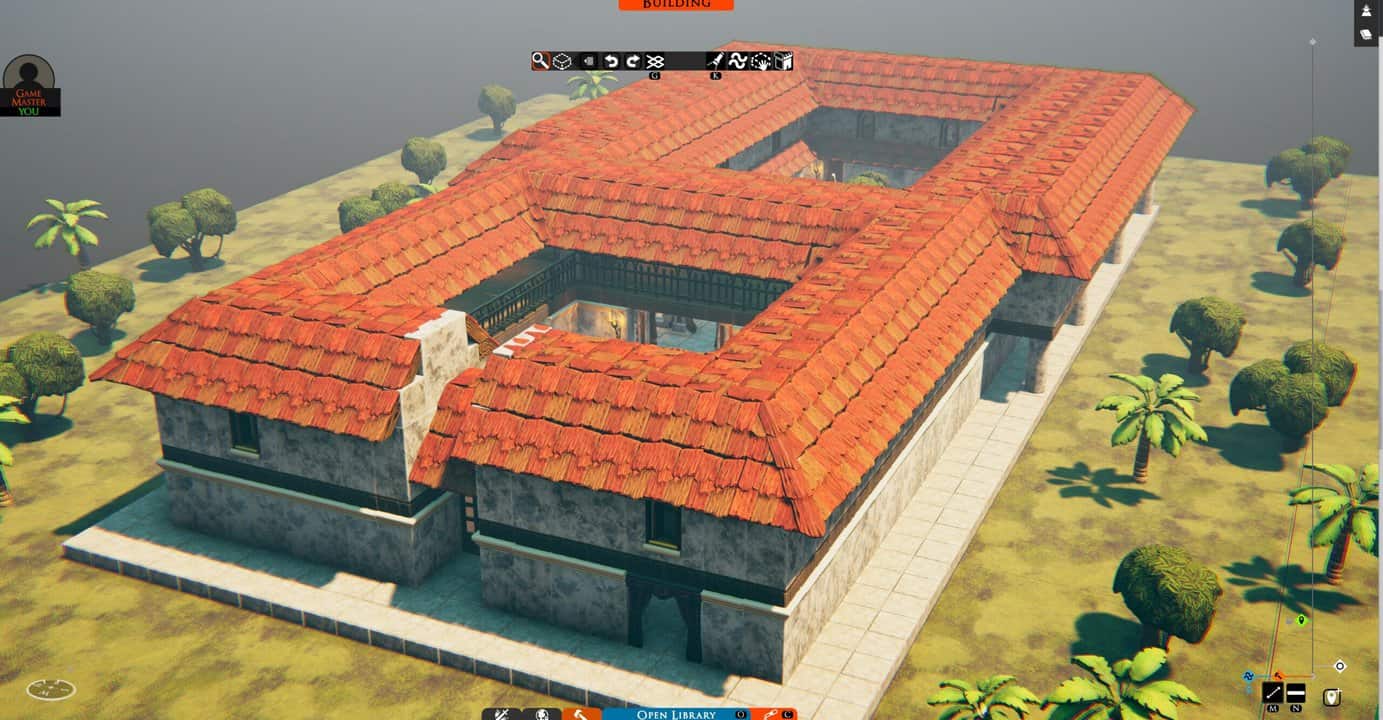The image size is (1383, 720).
Task: Toggle the hidden-lines tool labeled N
Action: pyautogui.click(x=1295, y=692)
